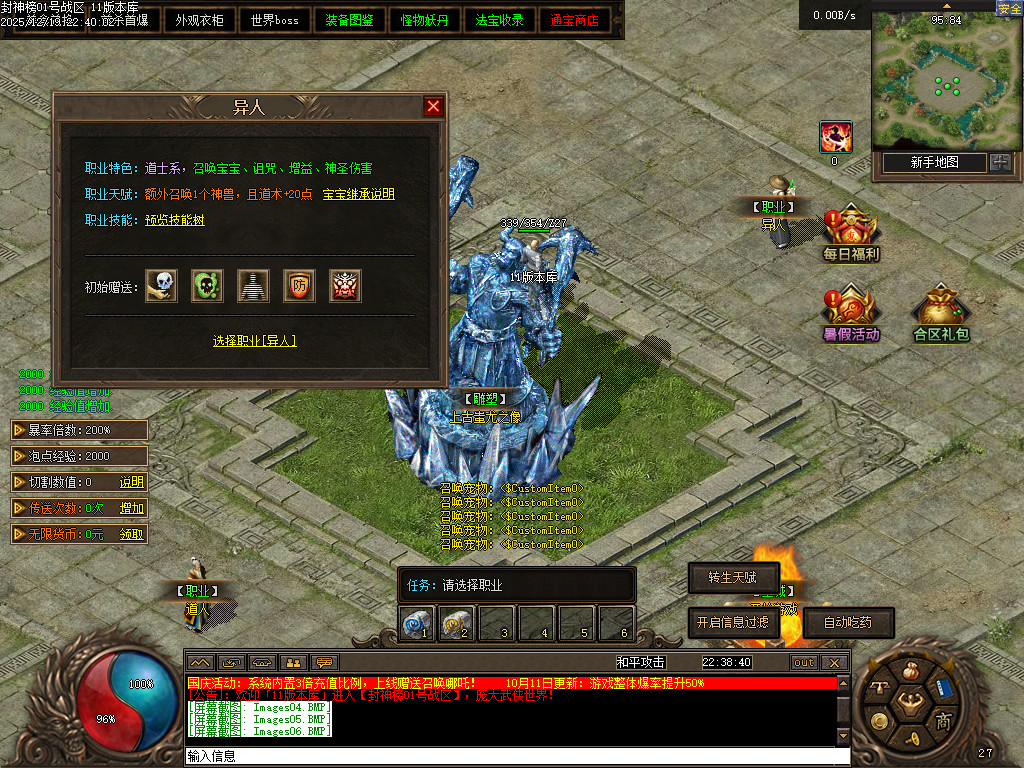
Task: Open the 世界boss menu
Action: tap(274, 20)
